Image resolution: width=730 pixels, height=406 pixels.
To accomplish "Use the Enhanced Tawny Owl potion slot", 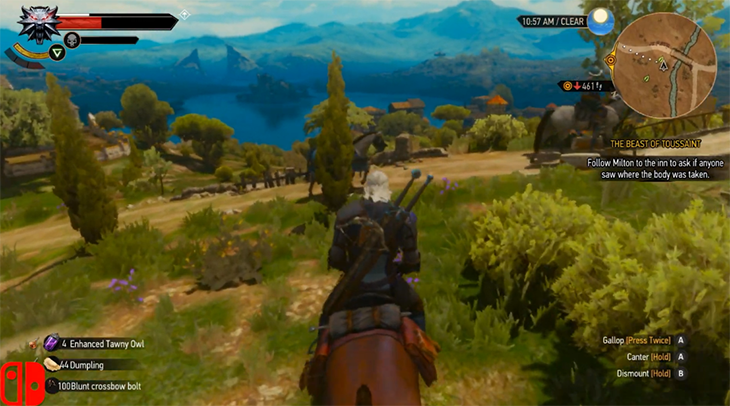I will 52,343.
